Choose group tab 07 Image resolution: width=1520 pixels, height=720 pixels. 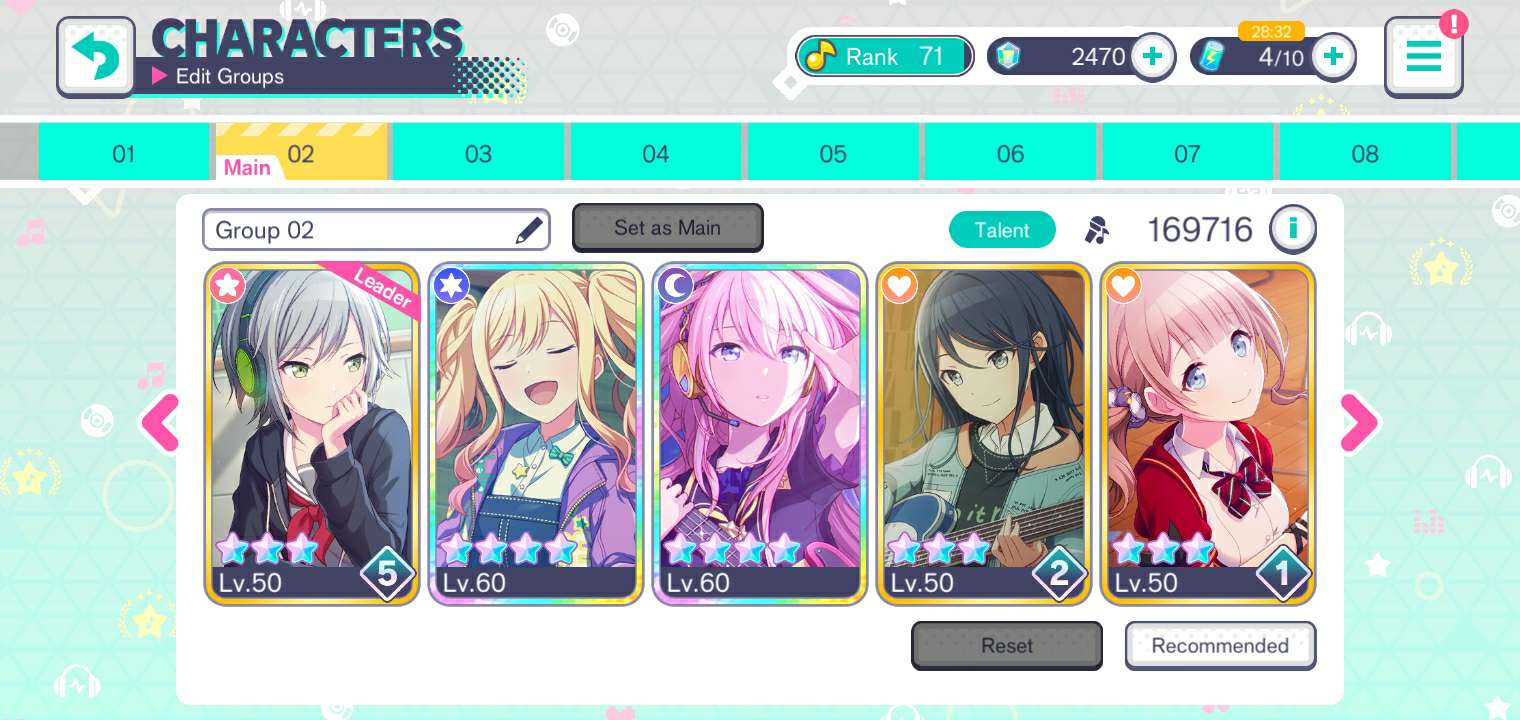pos(1187,154)
